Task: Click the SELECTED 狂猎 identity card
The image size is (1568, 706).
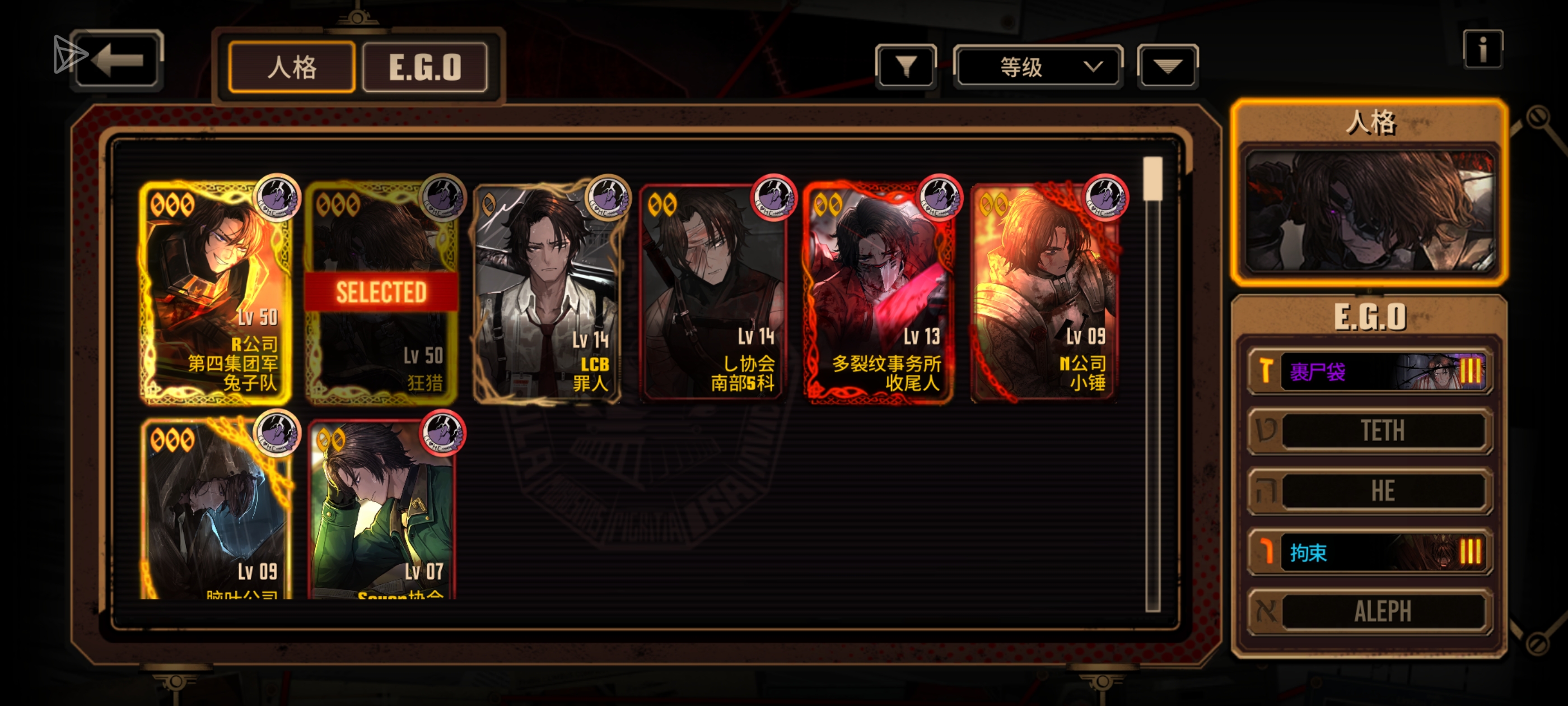Action: [382, 292]
